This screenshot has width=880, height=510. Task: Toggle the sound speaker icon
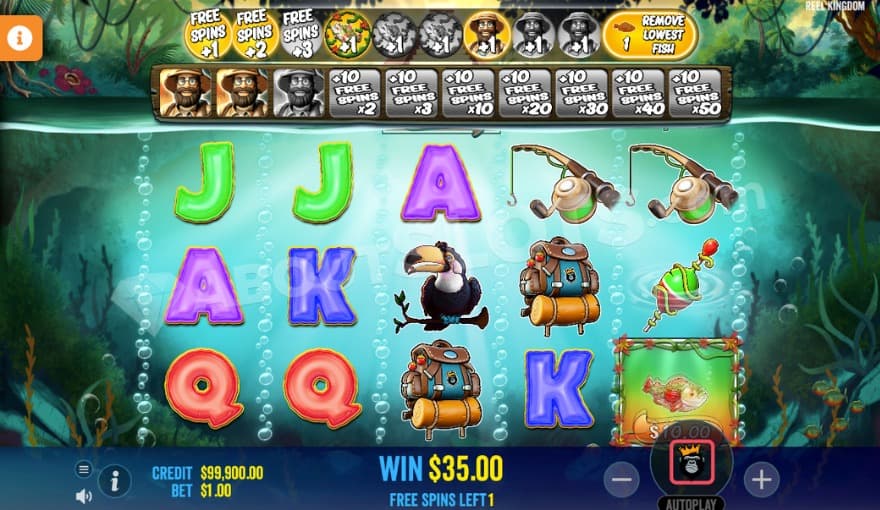pyautogui.click(x=84, y=495)
